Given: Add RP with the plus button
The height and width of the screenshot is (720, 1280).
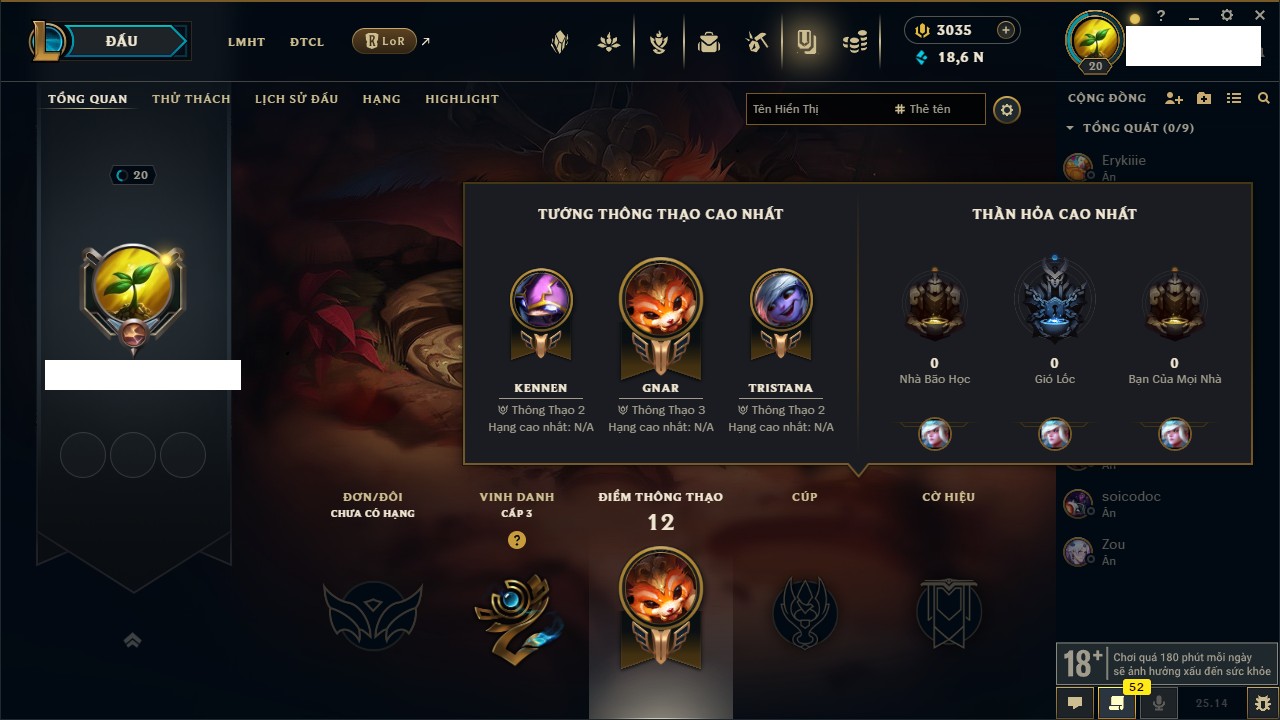Looking at the screenshot, I should coord(1006,30).
